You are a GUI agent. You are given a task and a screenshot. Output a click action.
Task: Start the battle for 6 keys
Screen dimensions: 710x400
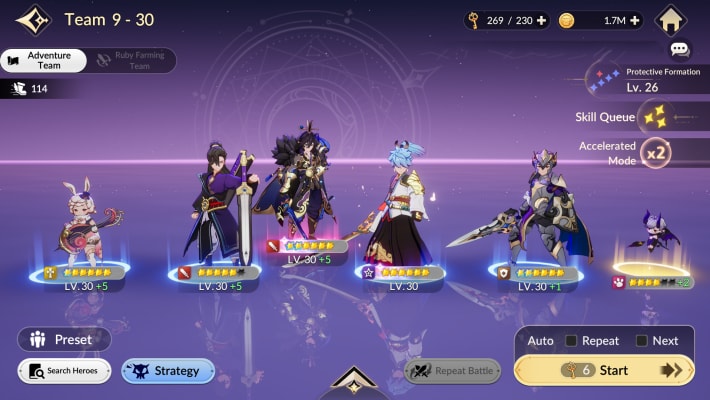tap(603, 370)
